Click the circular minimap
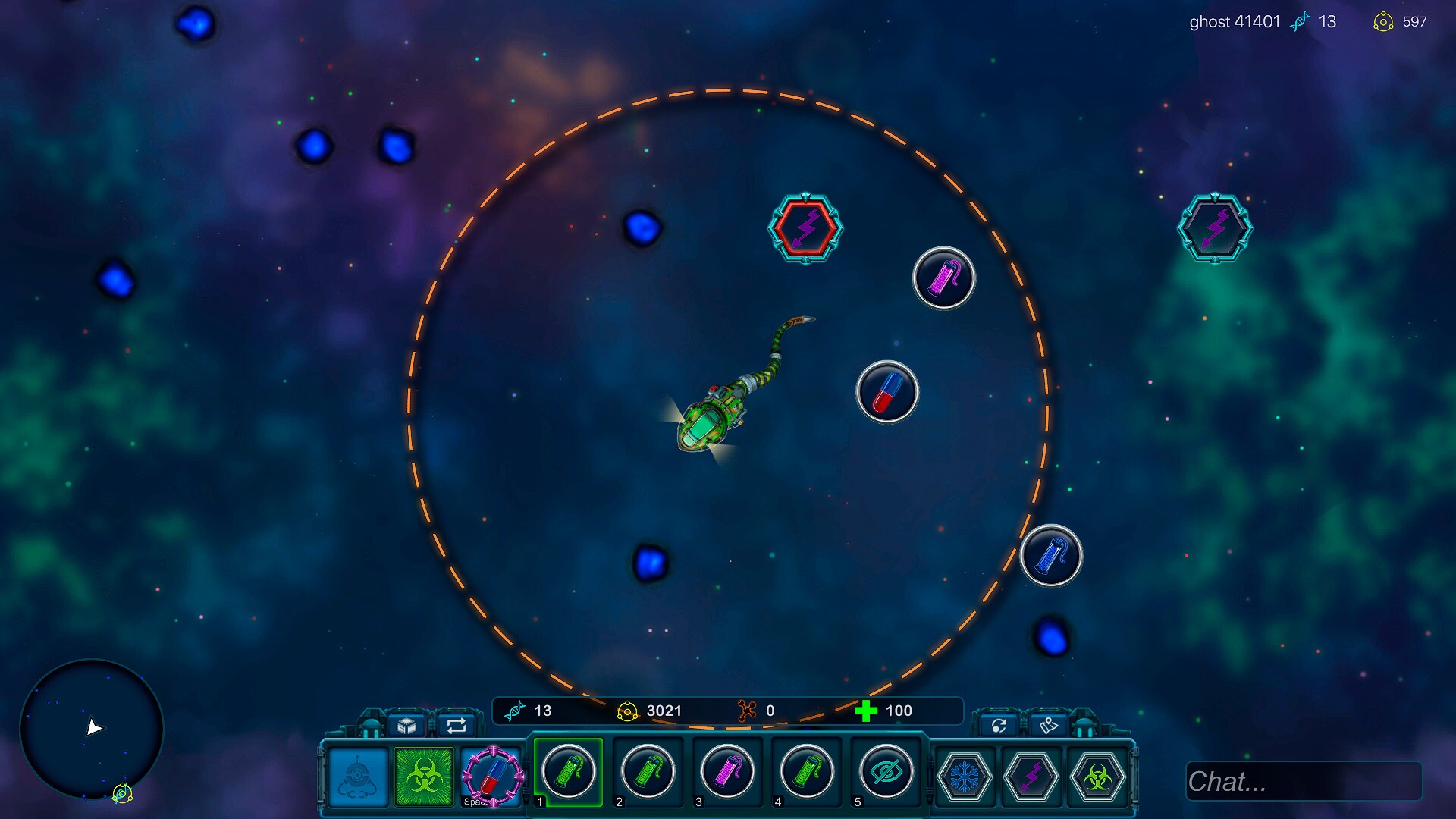Image resolution: width=1456 pixels, height=819 pixels. [x=92, y=730]
